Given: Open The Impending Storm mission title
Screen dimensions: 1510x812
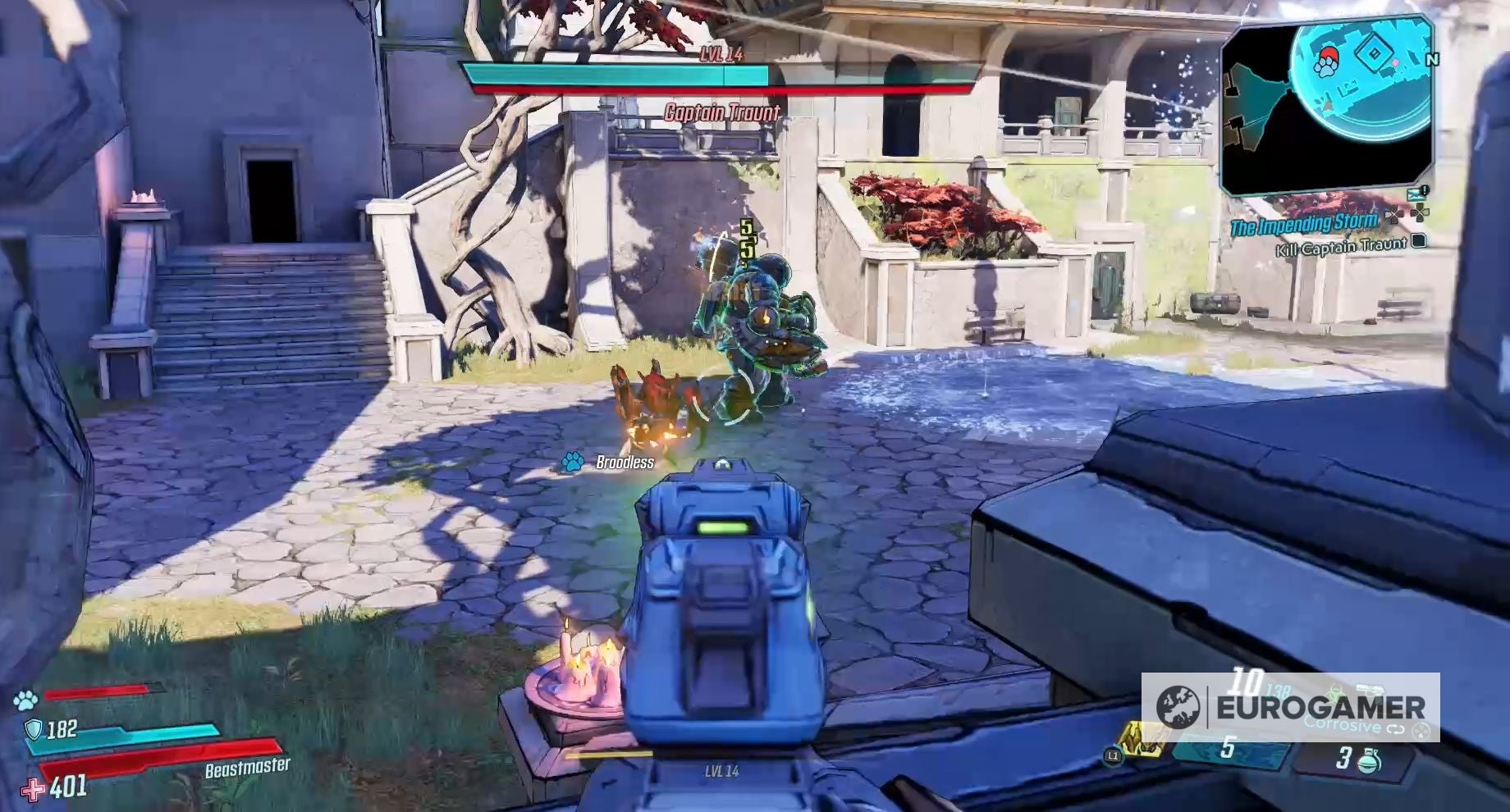Looking at the screenshot, I should tap(1305, 223).
